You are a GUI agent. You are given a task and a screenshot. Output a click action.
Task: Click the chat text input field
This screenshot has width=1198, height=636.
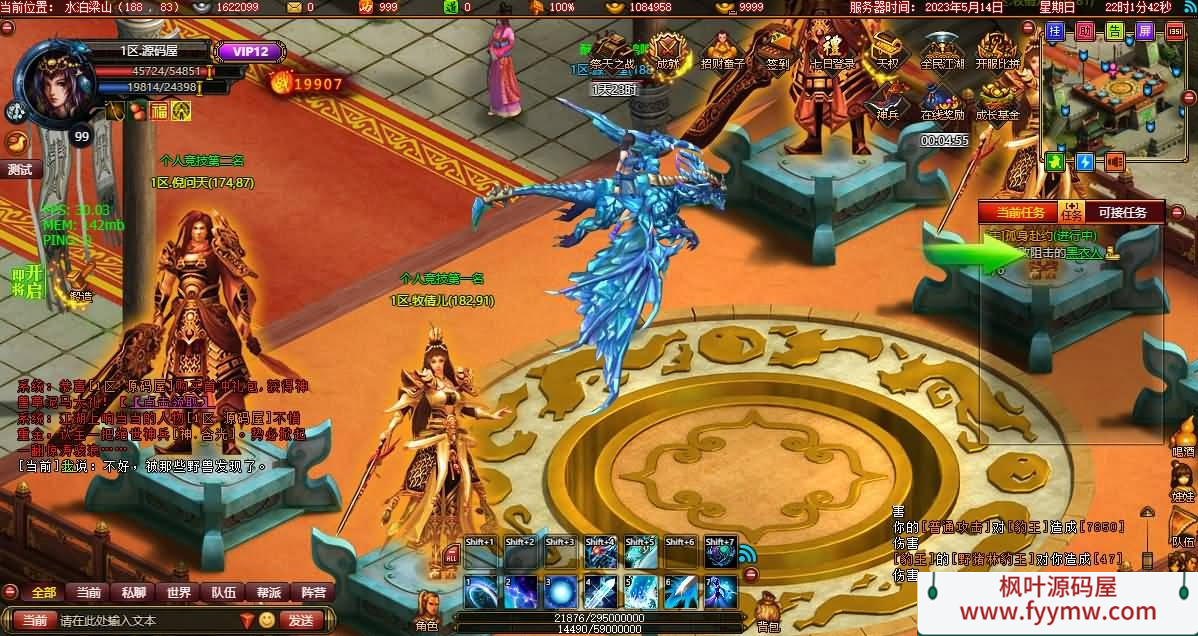click(145, 620)
